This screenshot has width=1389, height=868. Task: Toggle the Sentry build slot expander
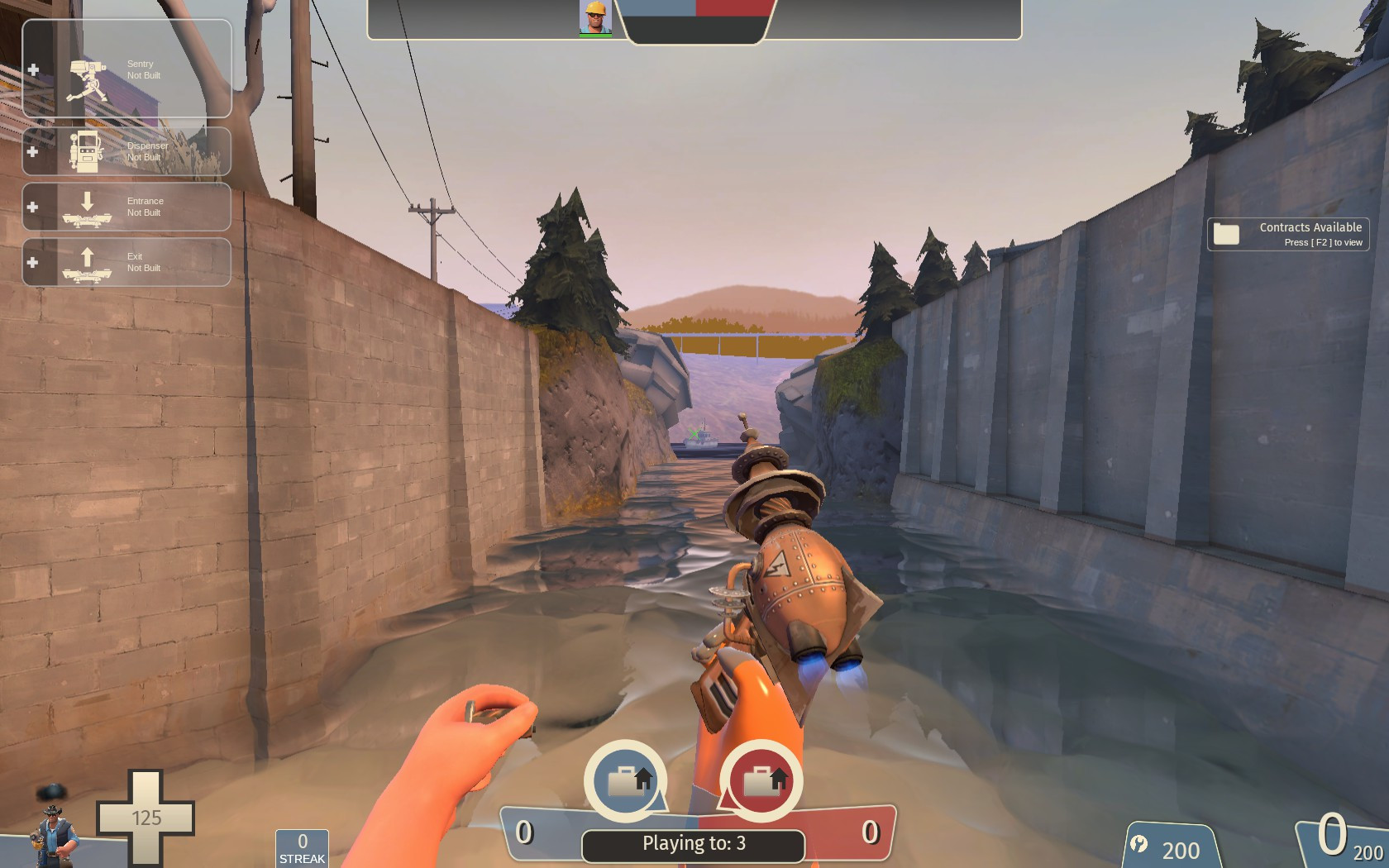(x=32, y=70)
